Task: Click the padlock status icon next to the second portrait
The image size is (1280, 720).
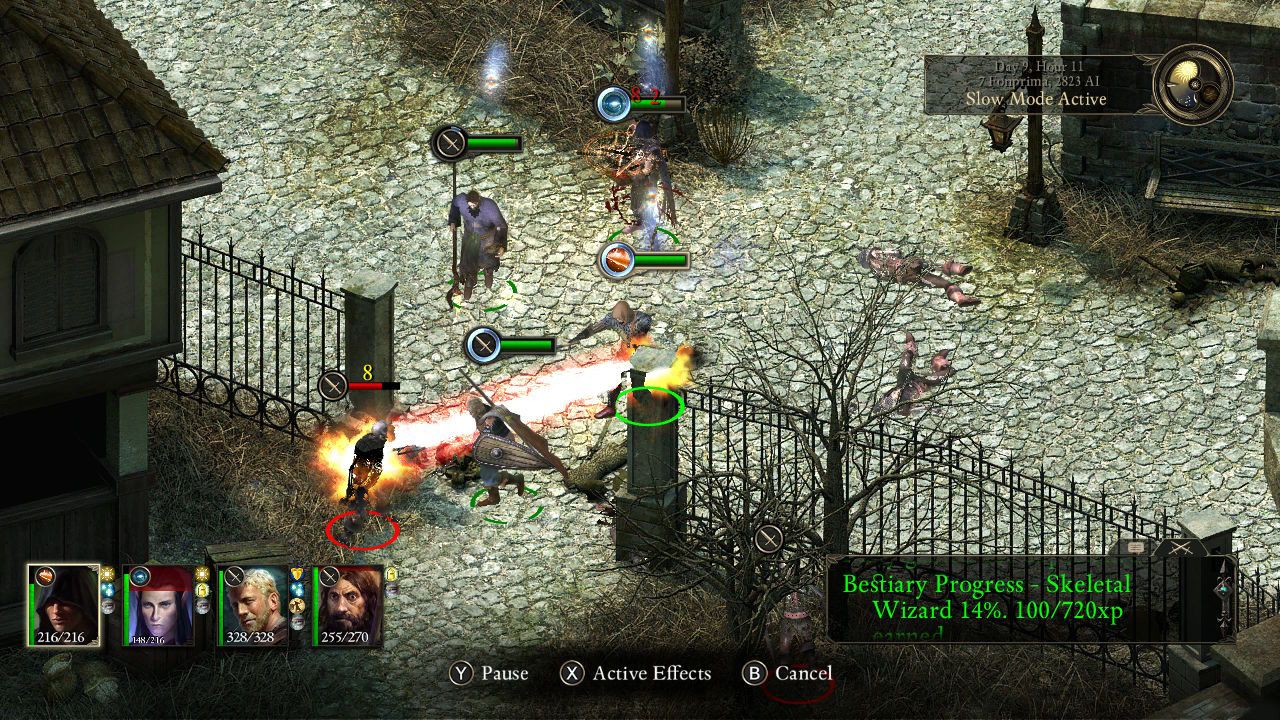Action: click(203, 592)
